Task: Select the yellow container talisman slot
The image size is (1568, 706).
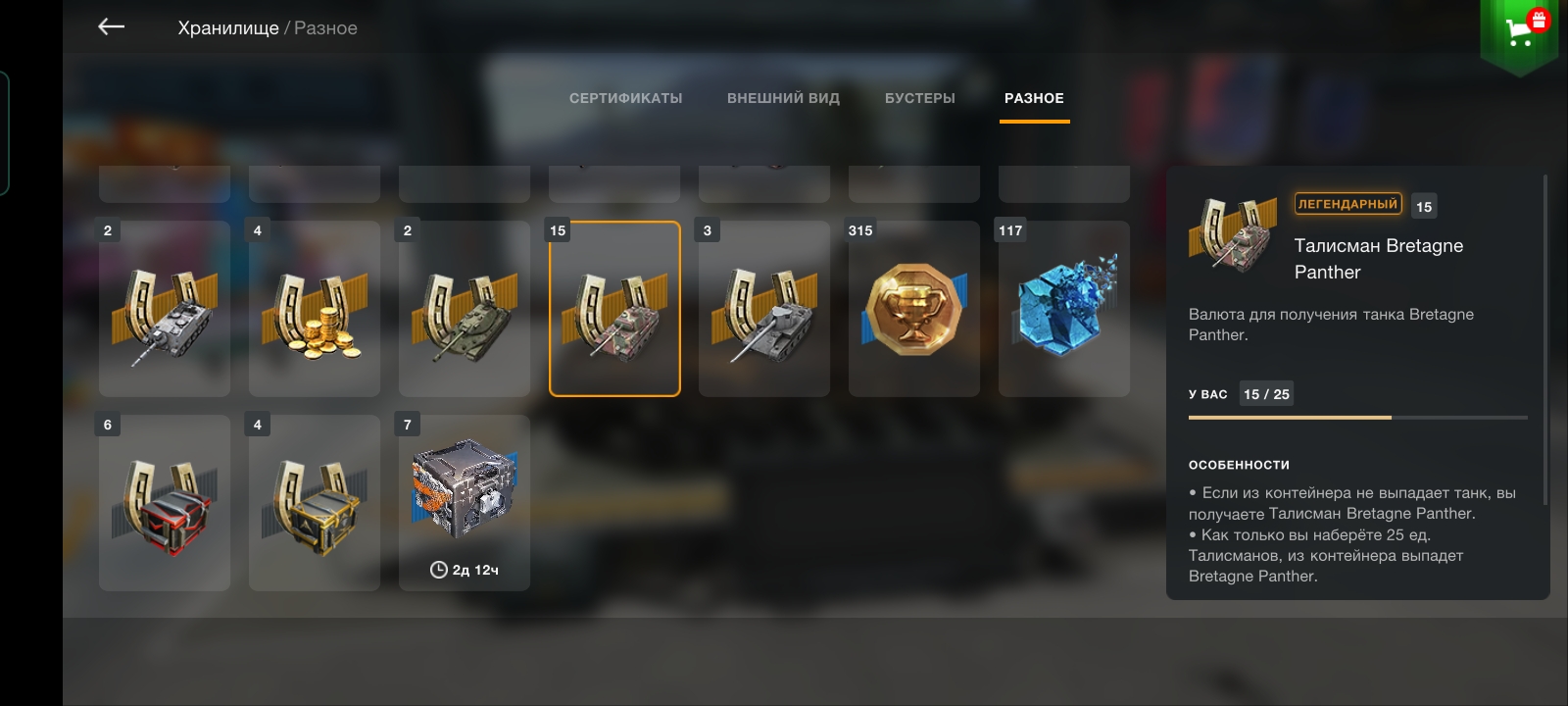Action: [x=315, y=503]
